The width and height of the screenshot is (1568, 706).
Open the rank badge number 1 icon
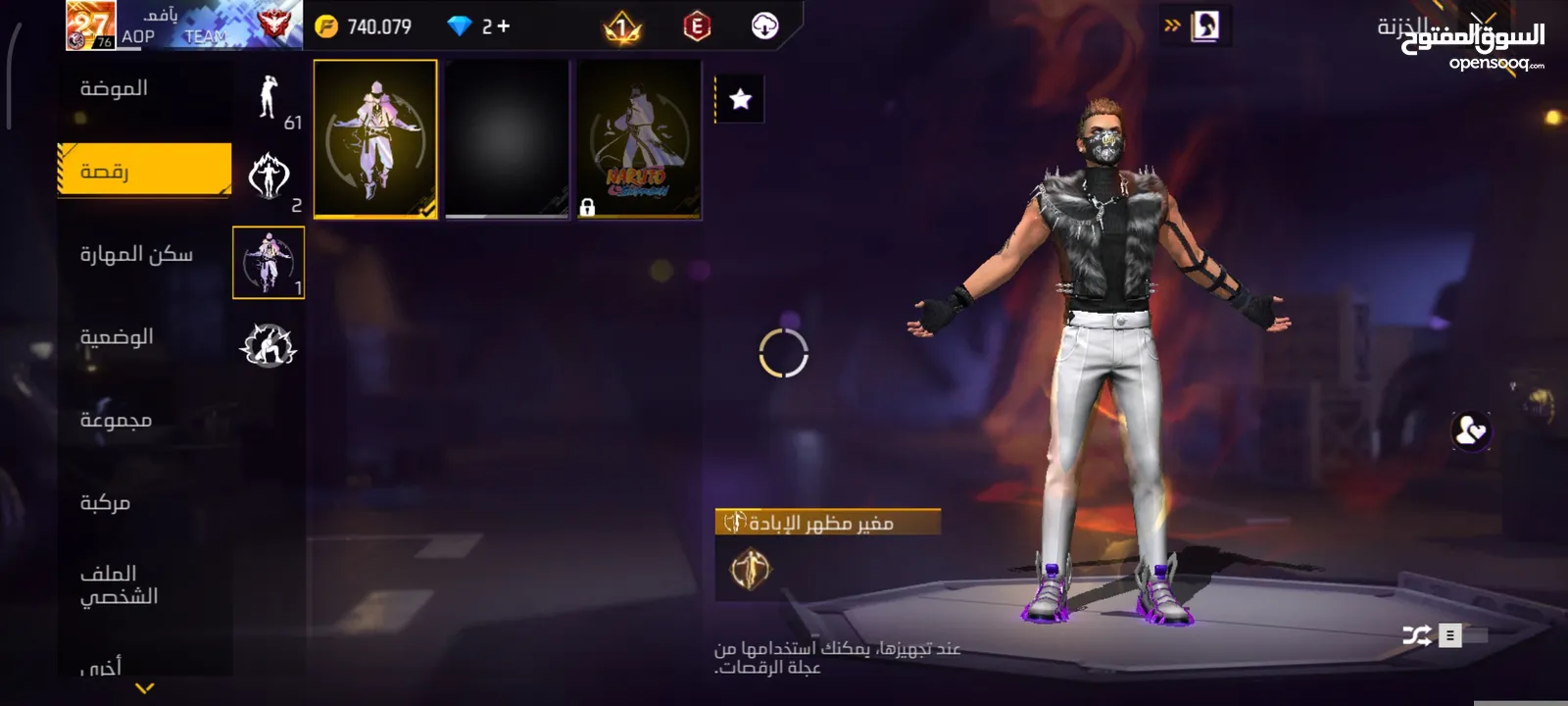coord(622,27)
